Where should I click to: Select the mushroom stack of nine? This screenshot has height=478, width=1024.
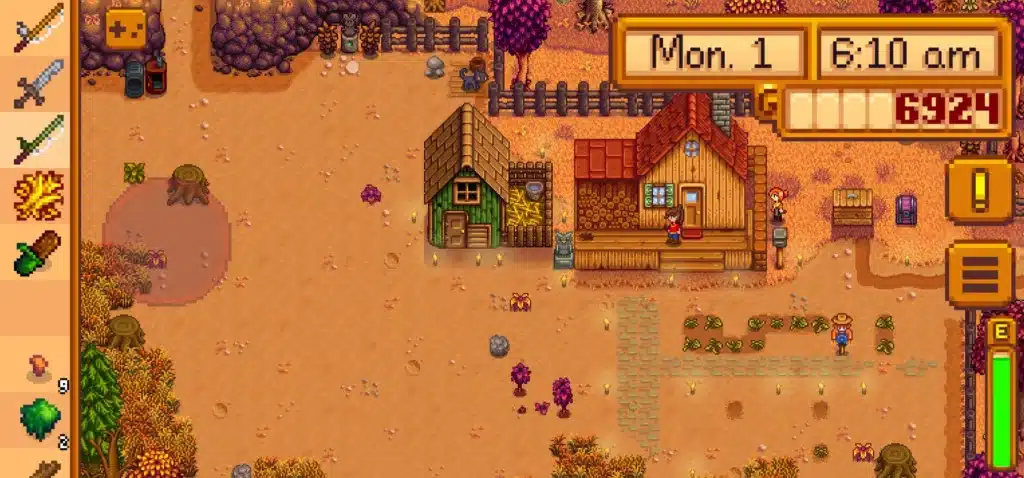point(40,368)
